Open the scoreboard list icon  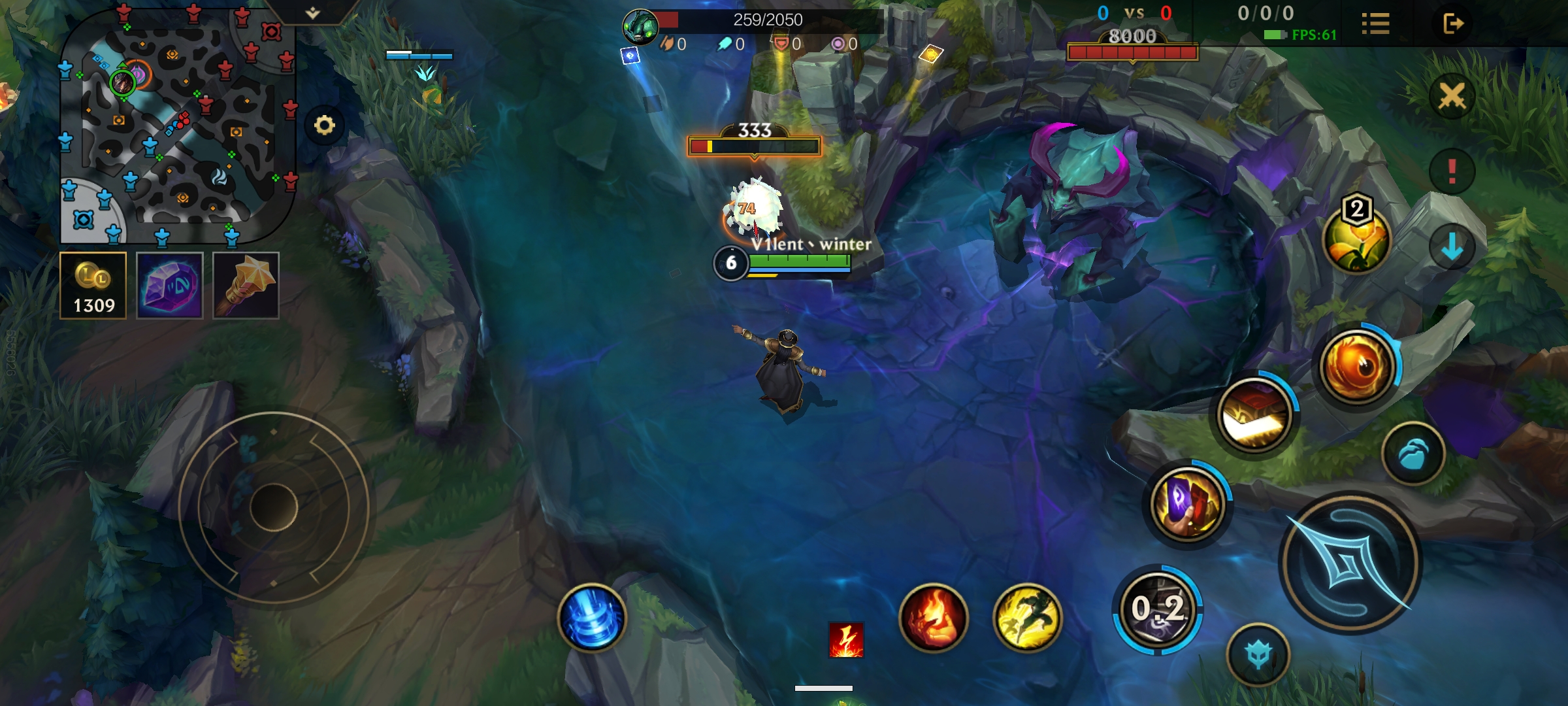[1375, 24]
